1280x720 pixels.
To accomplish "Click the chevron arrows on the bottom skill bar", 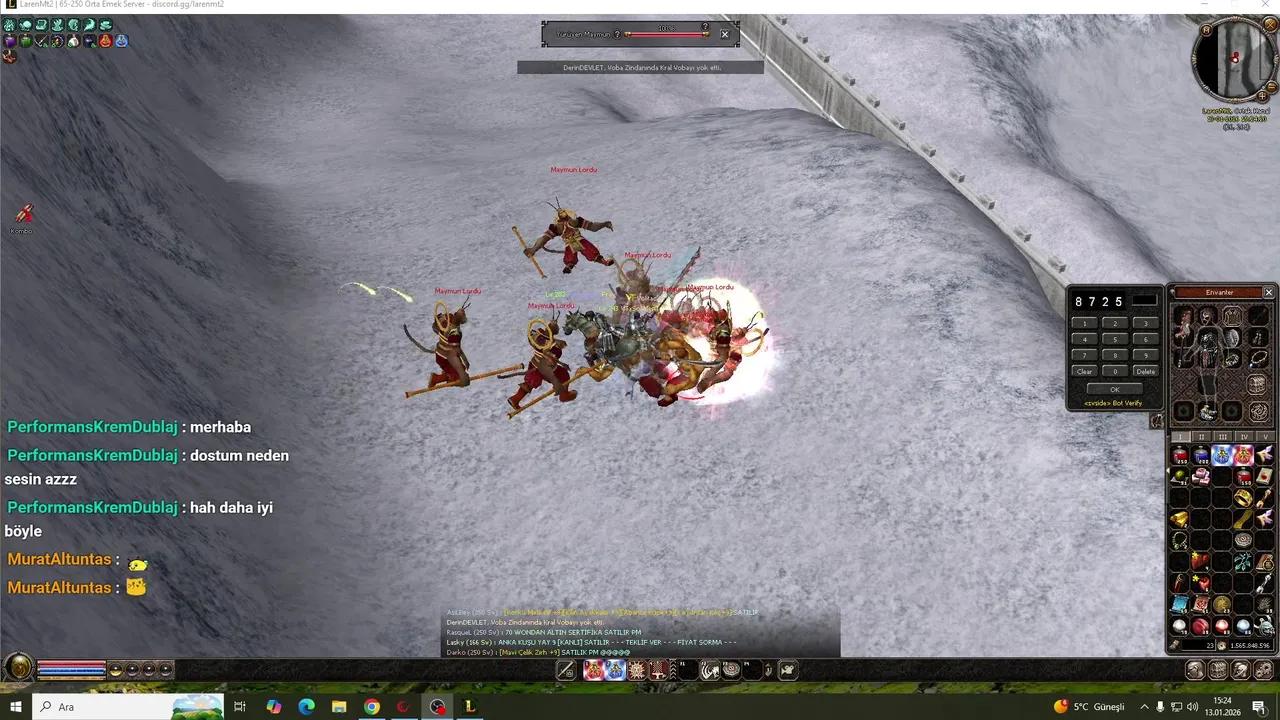I will tap(672, 669).
